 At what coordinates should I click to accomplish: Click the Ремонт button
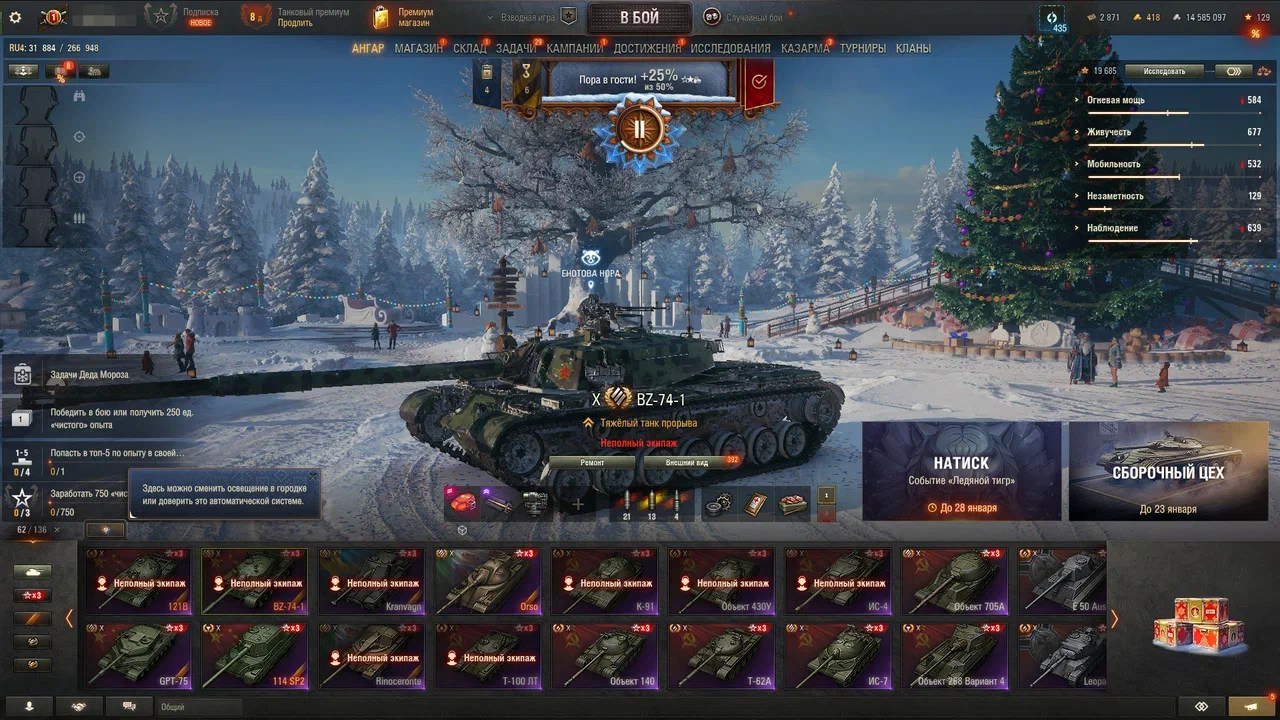pyautogui.click(x=592, y=463)
